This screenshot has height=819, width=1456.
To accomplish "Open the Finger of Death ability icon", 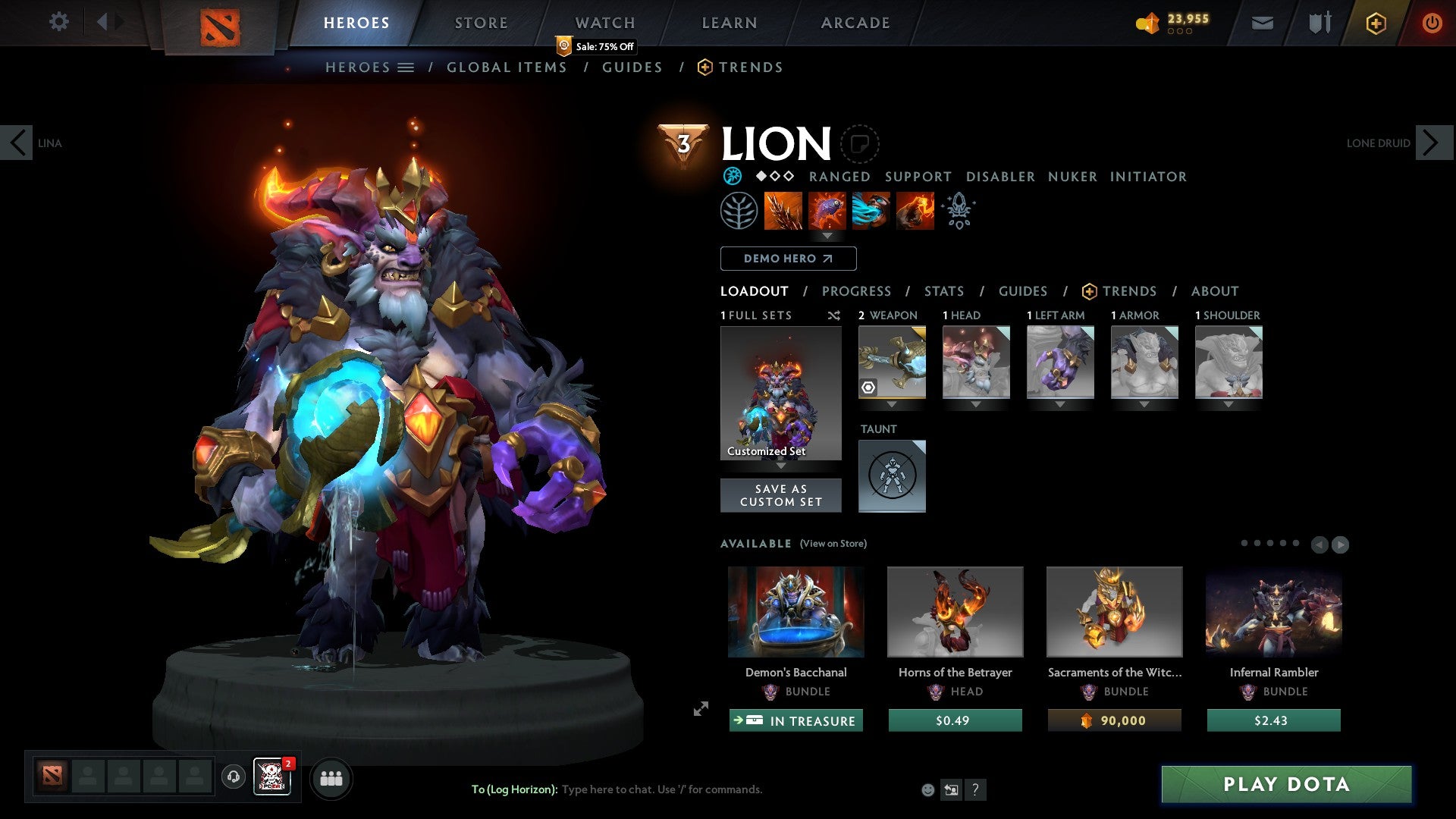I will 915,211.
